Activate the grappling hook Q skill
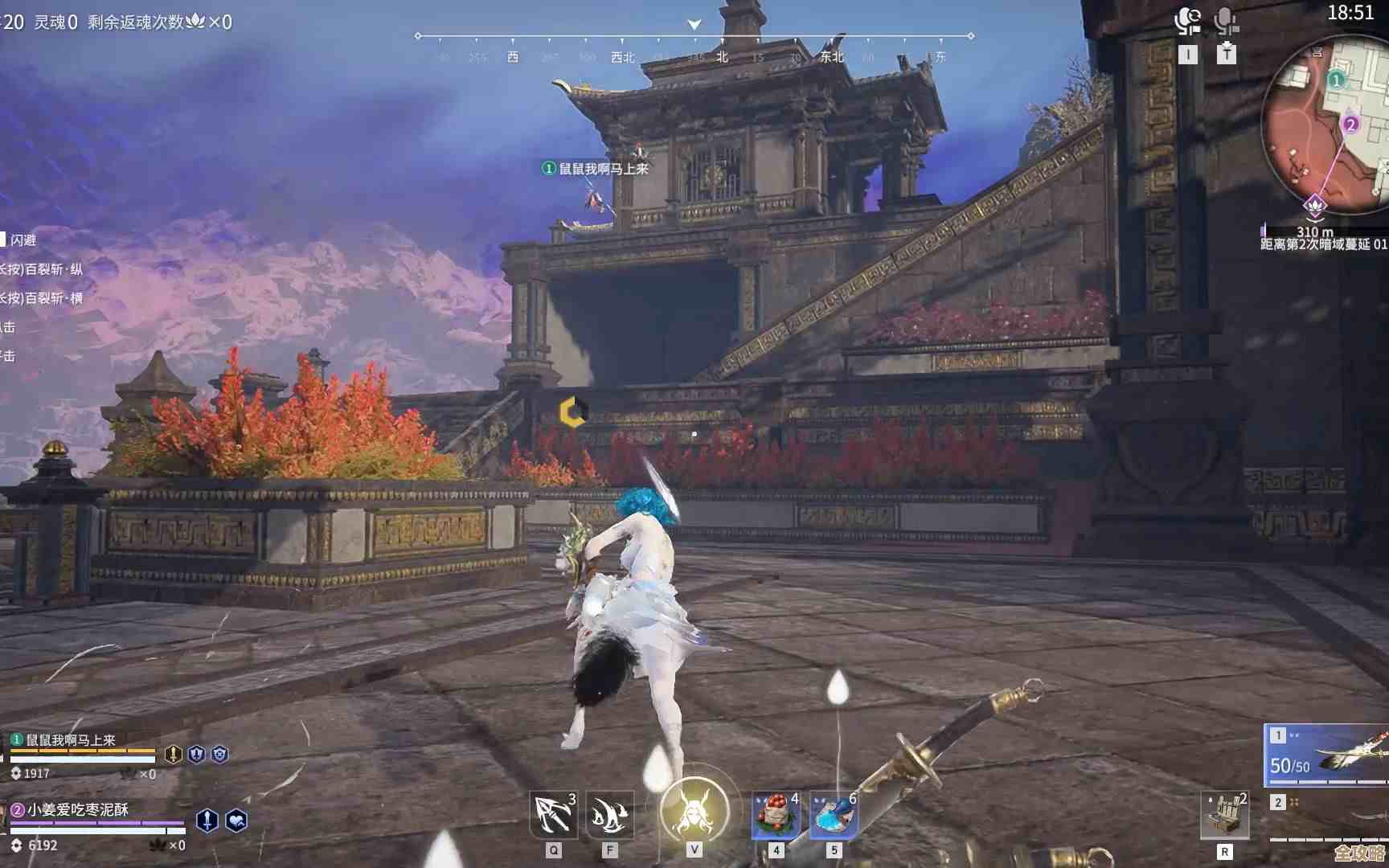 (x=553, y=813)
